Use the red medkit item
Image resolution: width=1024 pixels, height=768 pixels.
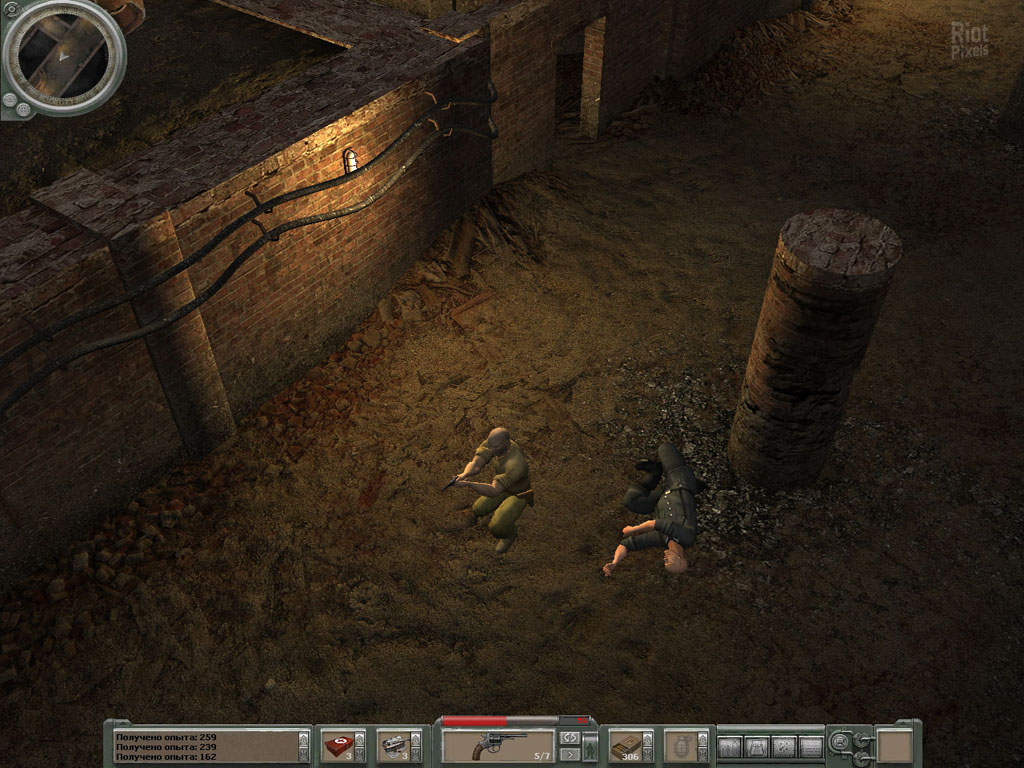click(x=337, y=746)
